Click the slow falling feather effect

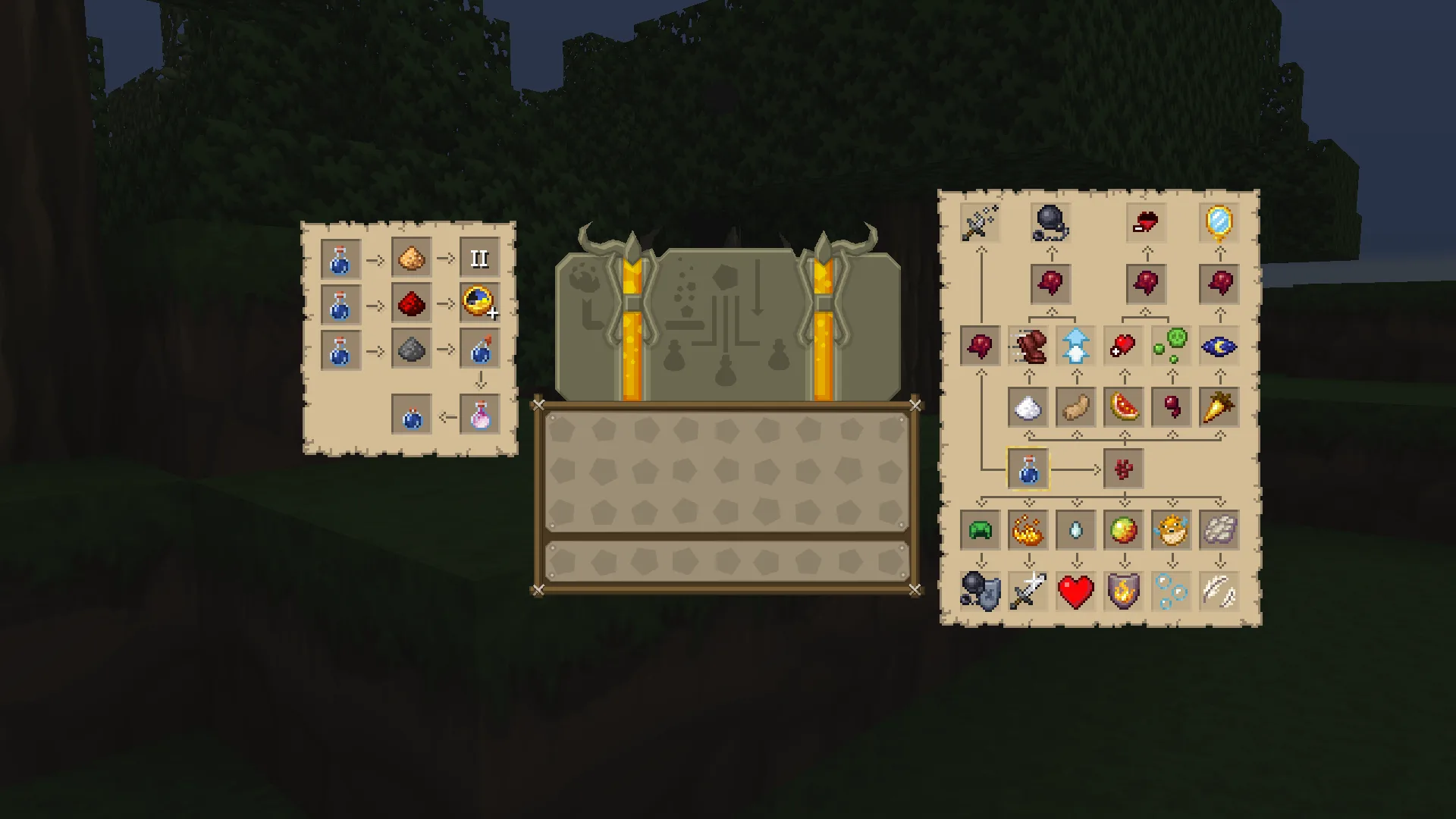click(x=1219, y=593)
